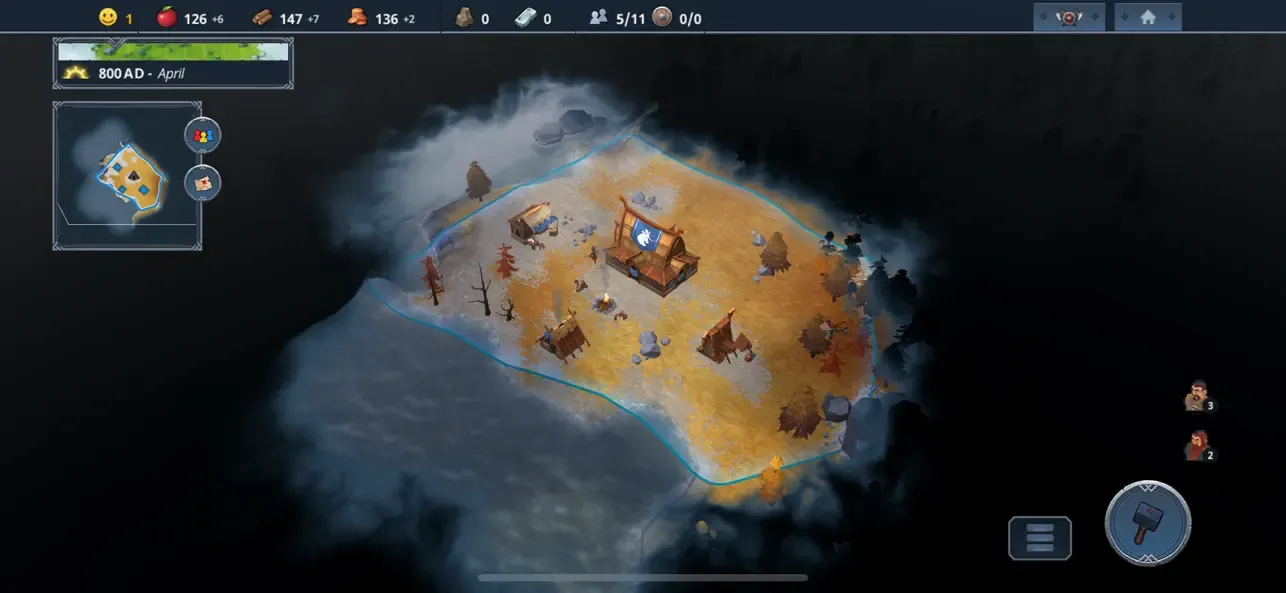1286x593 pixels.
Task: Open the players panel with three colored figures
Action: tap(203, 135)
